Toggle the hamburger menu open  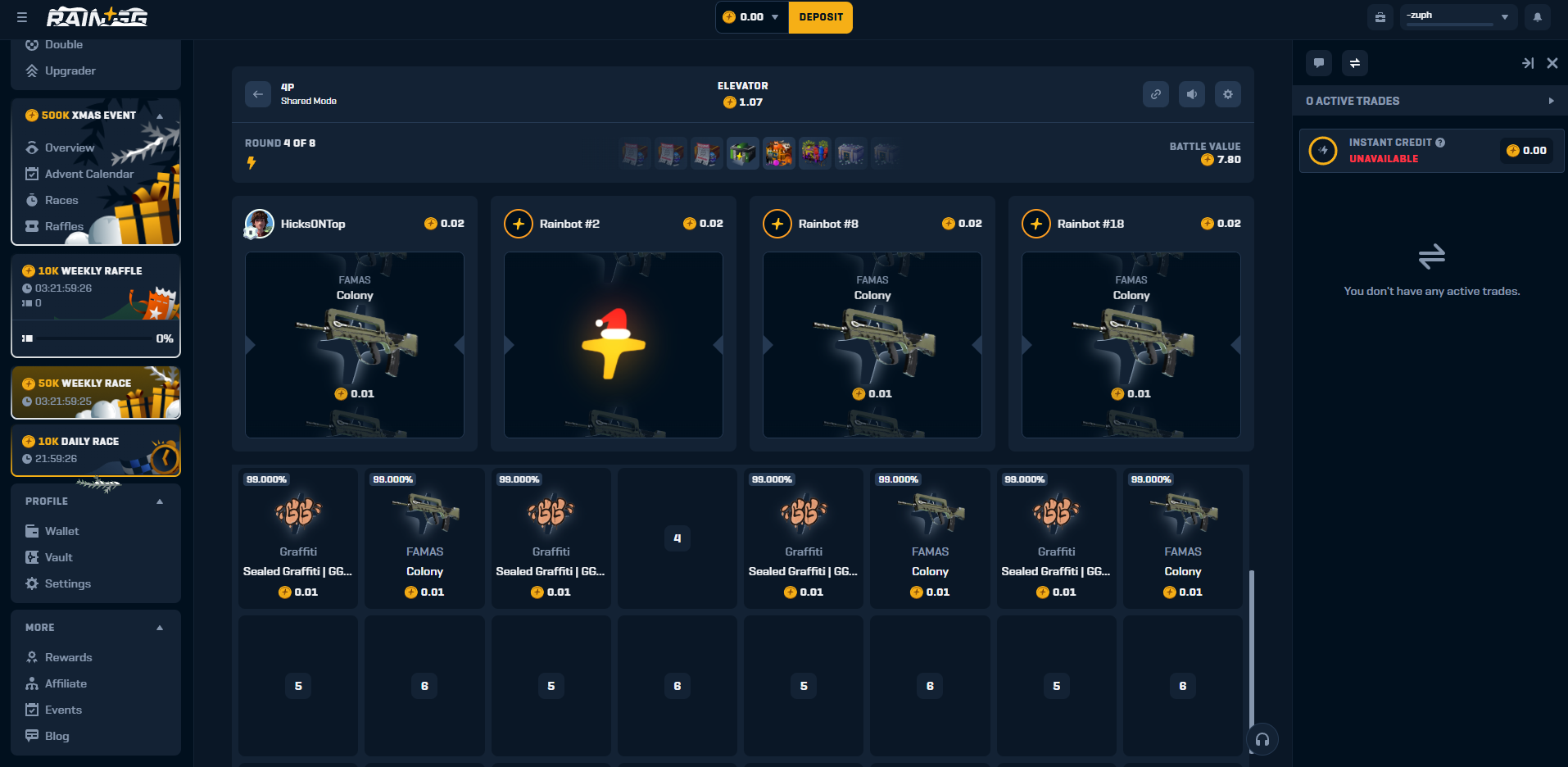(x=22, y=16)
